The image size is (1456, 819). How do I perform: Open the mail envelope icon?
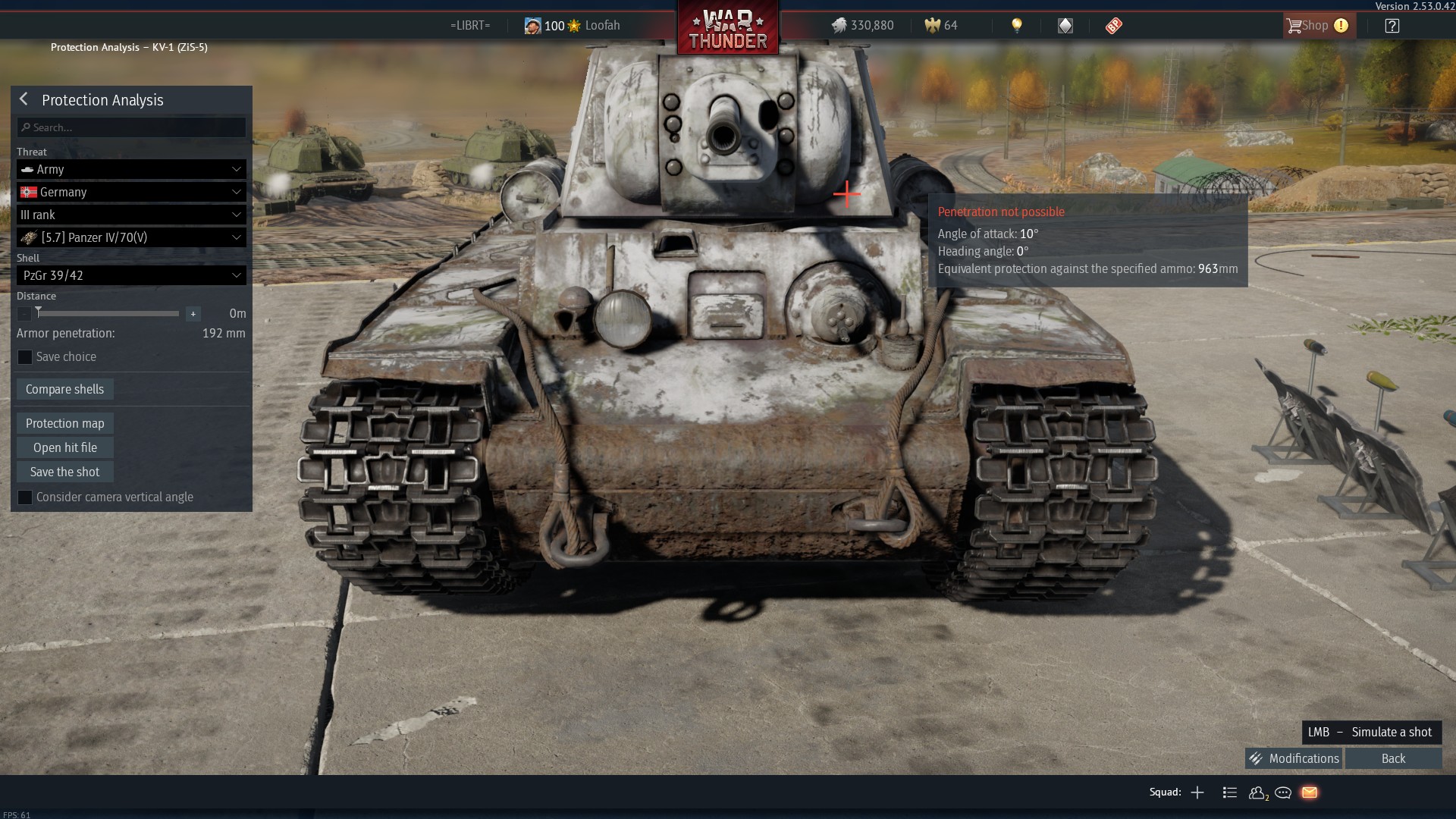1310,792
